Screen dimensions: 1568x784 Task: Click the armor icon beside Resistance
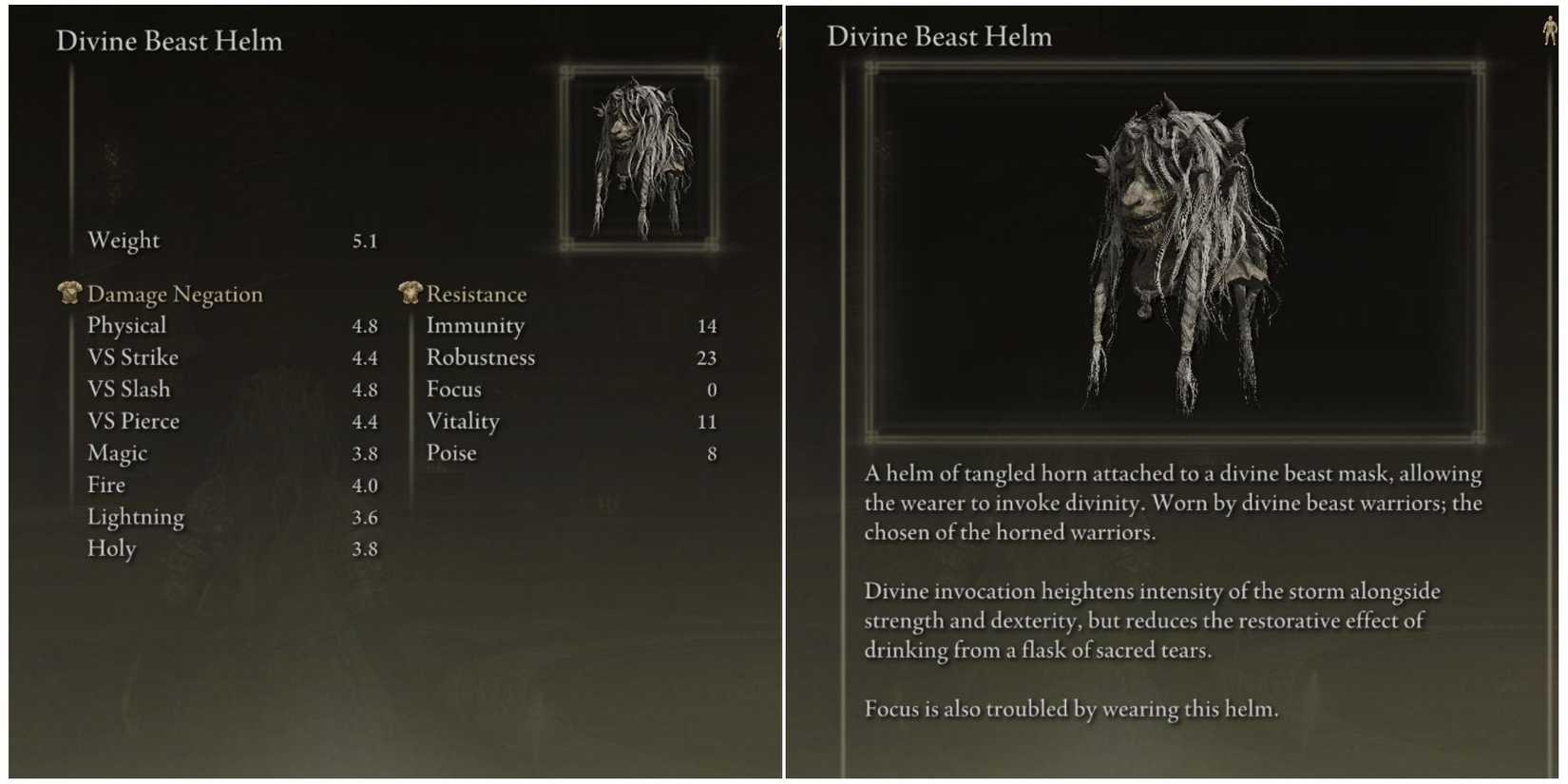409,294
